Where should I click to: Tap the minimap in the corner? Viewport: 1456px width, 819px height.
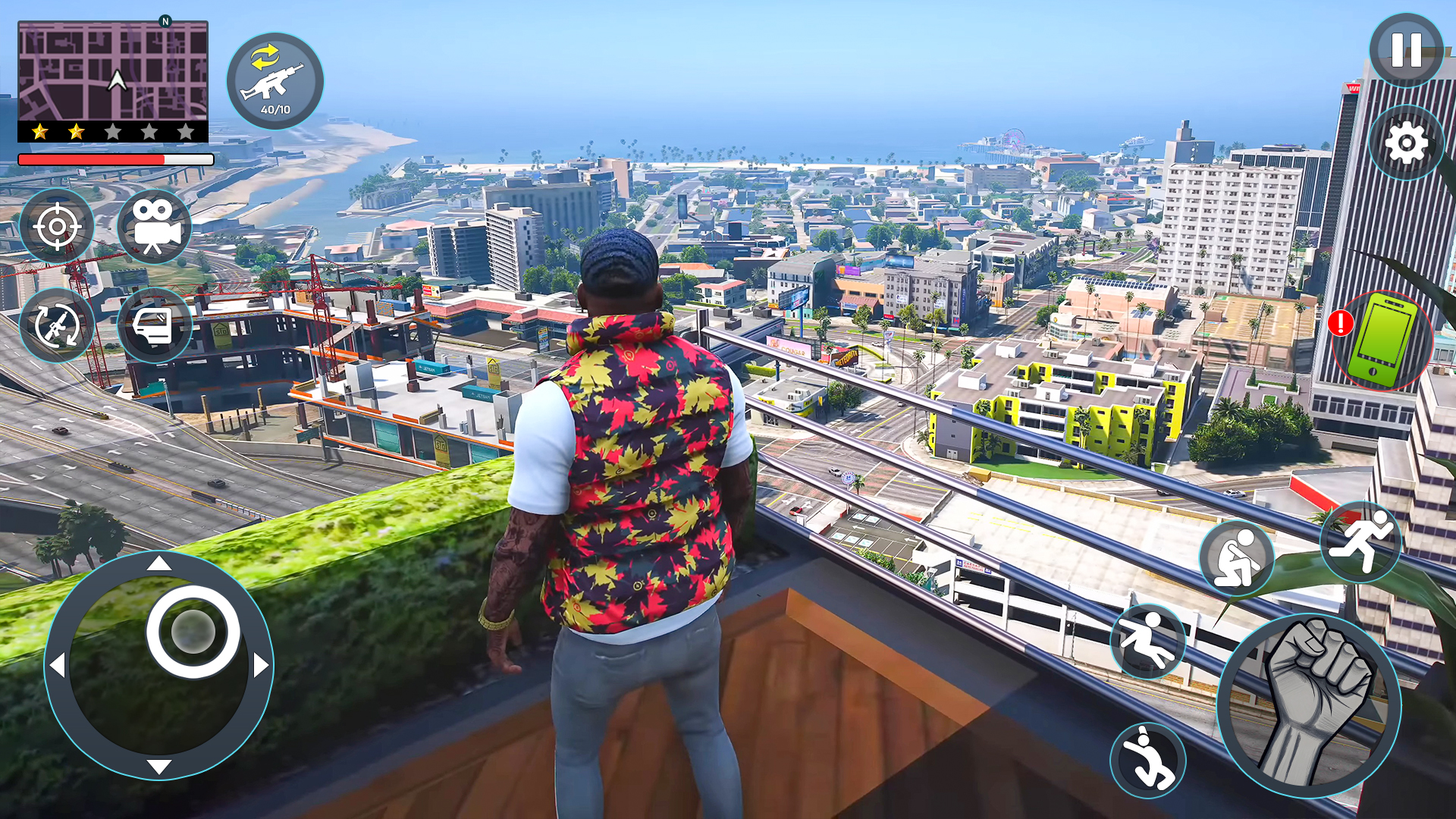115,72
